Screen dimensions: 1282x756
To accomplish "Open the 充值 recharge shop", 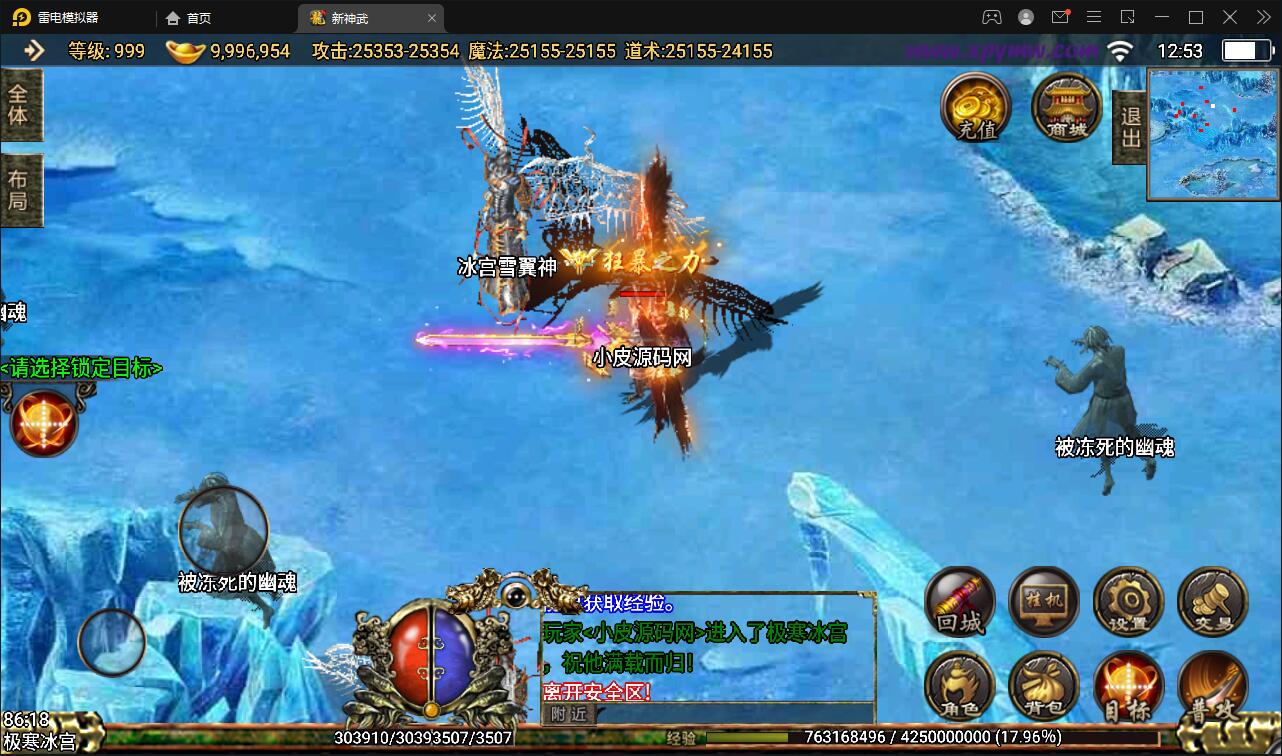I will (976, 106).
